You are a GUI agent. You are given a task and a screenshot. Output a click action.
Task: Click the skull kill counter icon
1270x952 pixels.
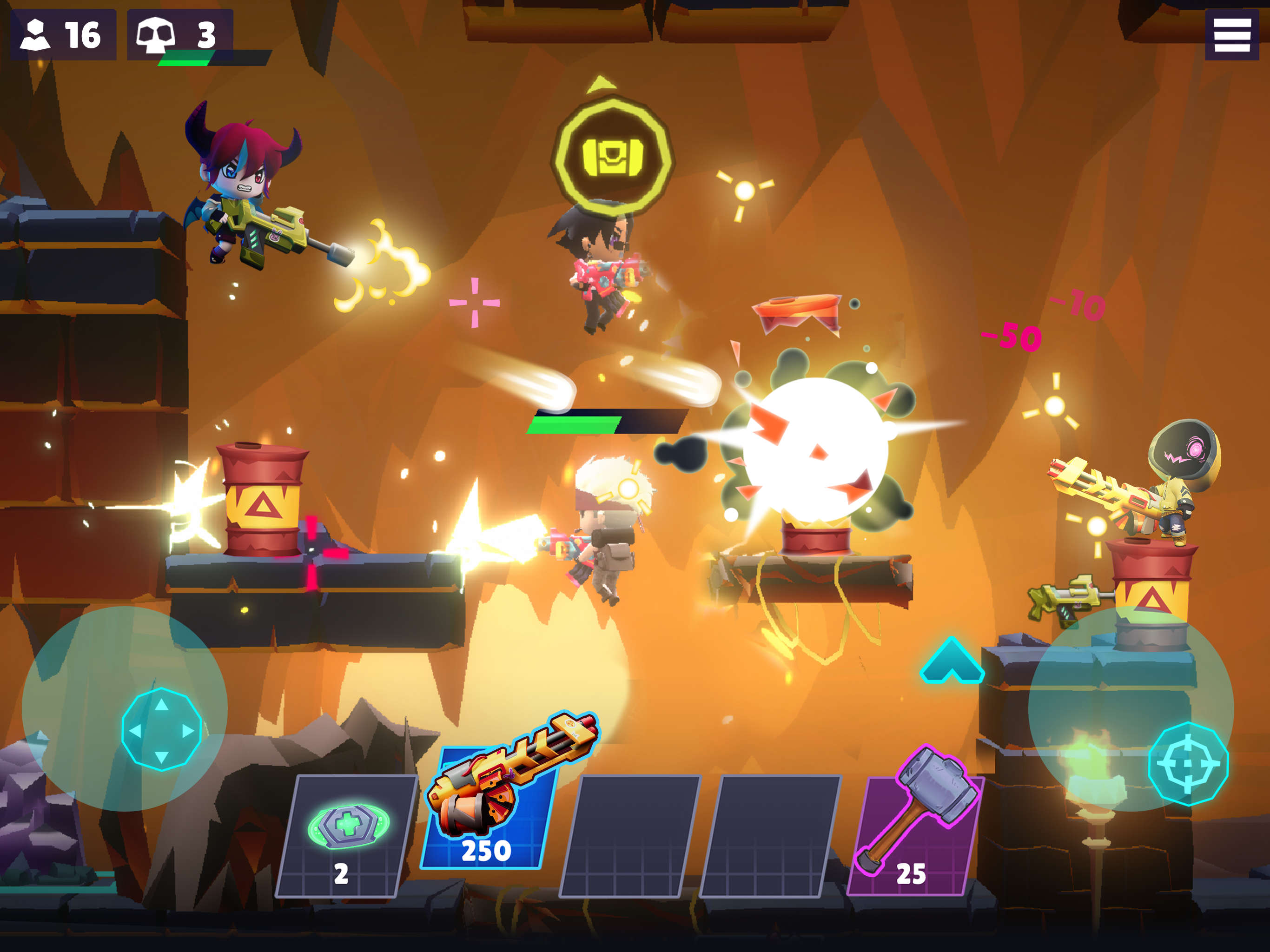coord(155,36)
